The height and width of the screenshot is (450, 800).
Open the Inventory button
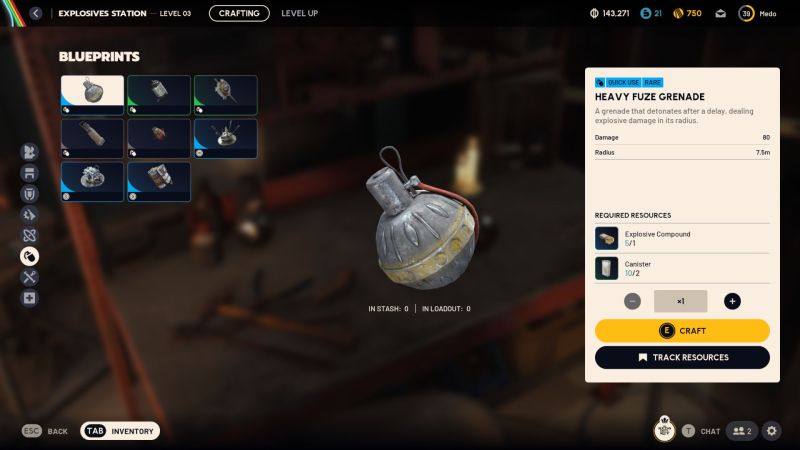[120, 431]
